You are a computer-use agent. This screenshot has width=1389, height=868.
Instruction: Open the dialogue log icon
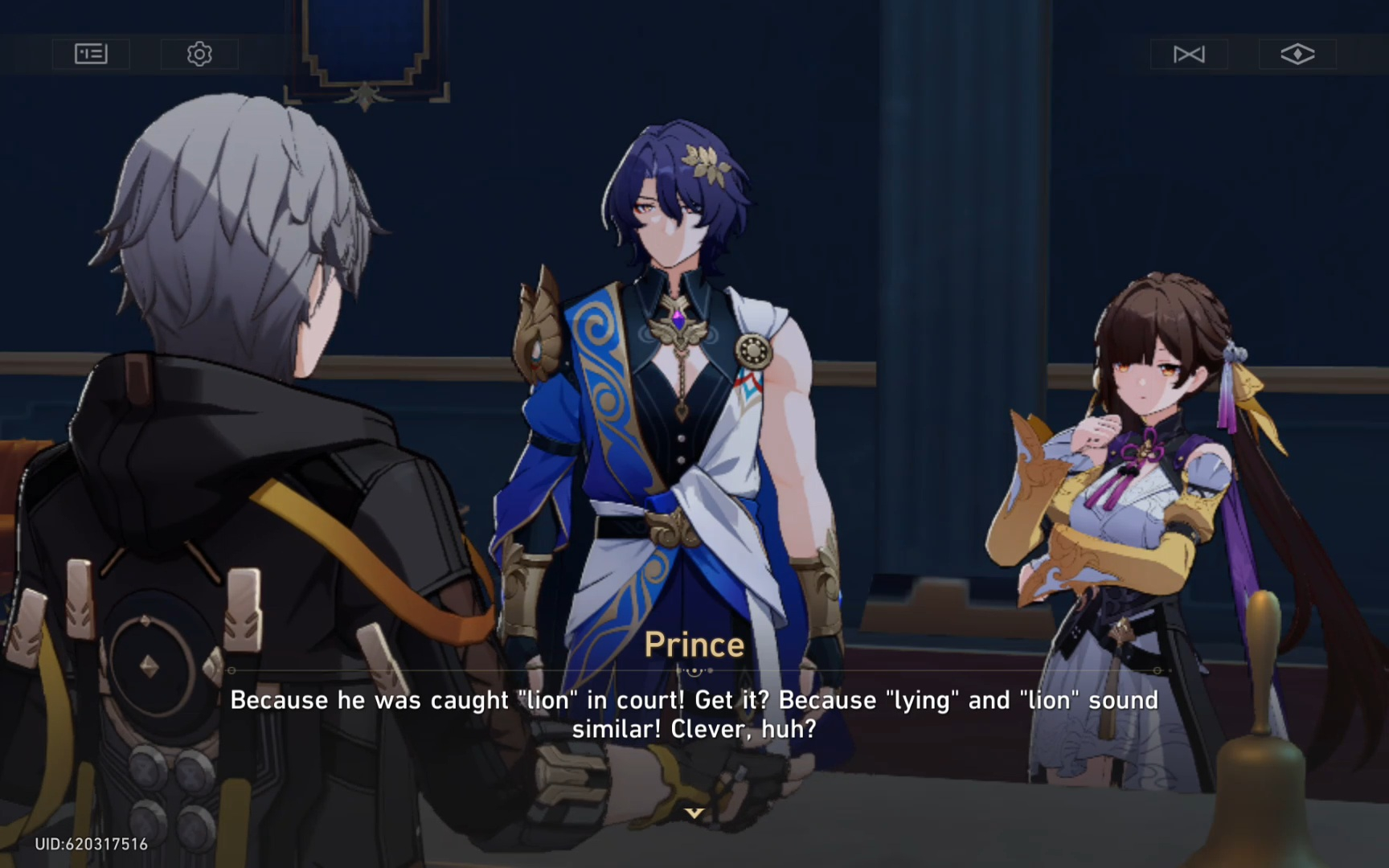pyautogui.click(x=91, y=54)
